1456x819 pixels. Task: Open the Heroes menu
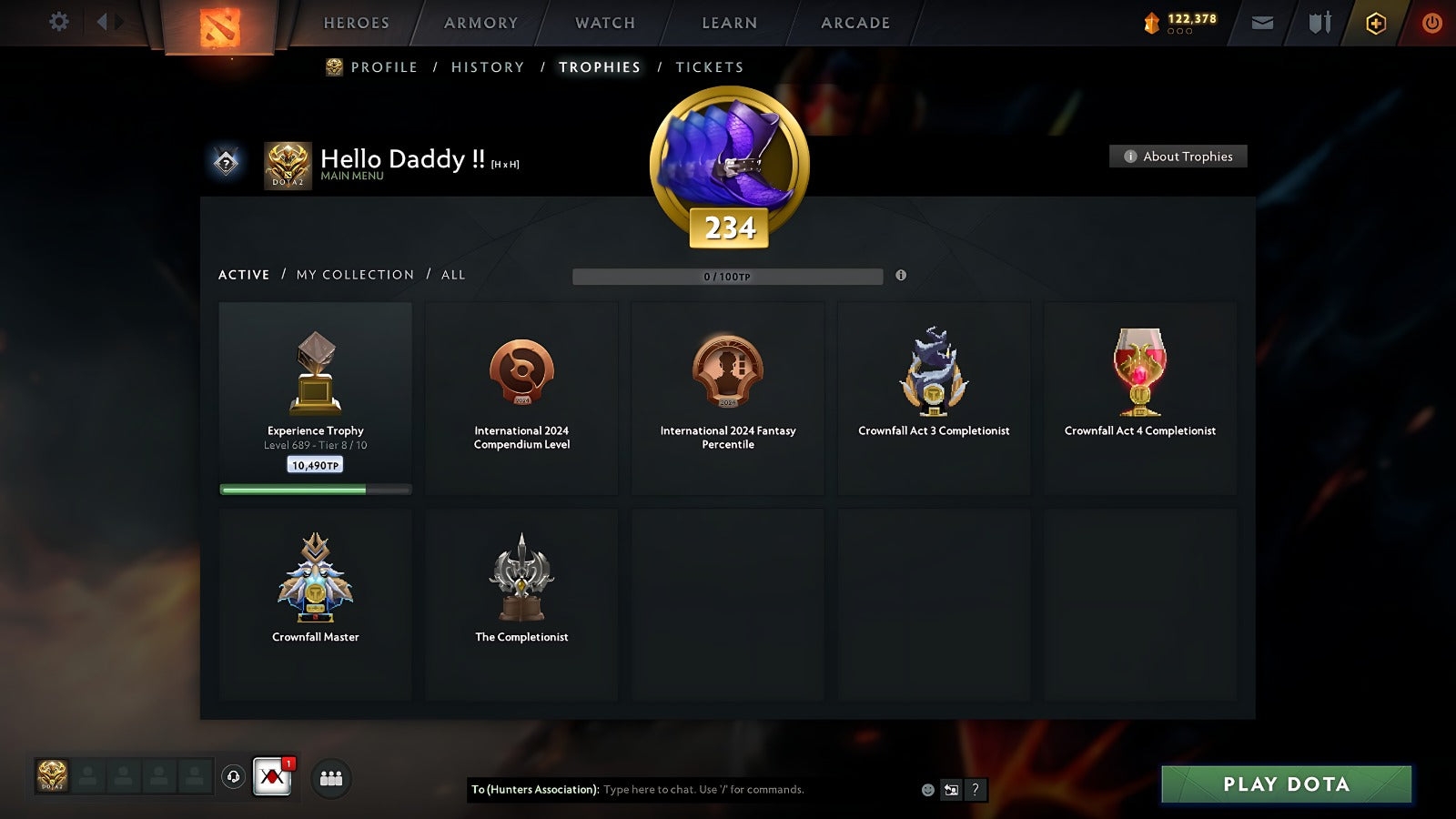pyautogui.click(x=356, y=23)
